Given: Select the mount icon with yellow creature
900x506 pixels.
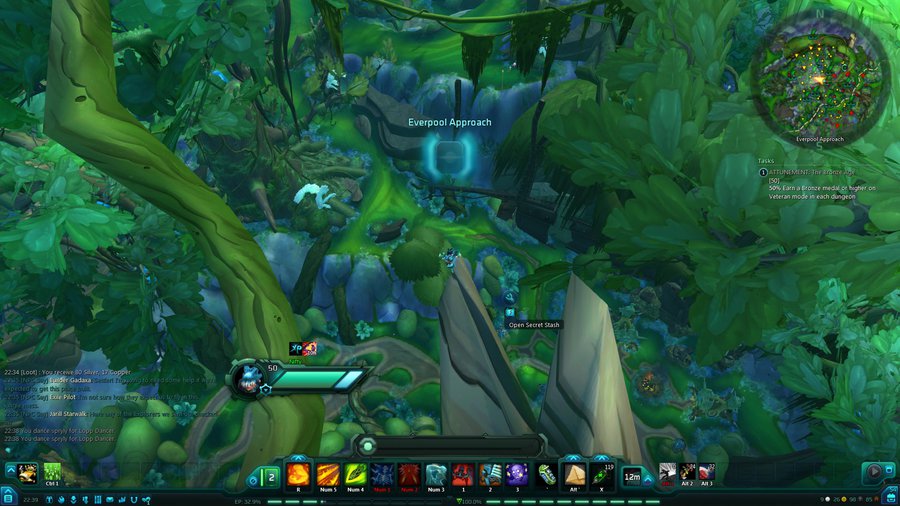Looking at the screenshot, I should pyautogui.click(x=27, y=471).
